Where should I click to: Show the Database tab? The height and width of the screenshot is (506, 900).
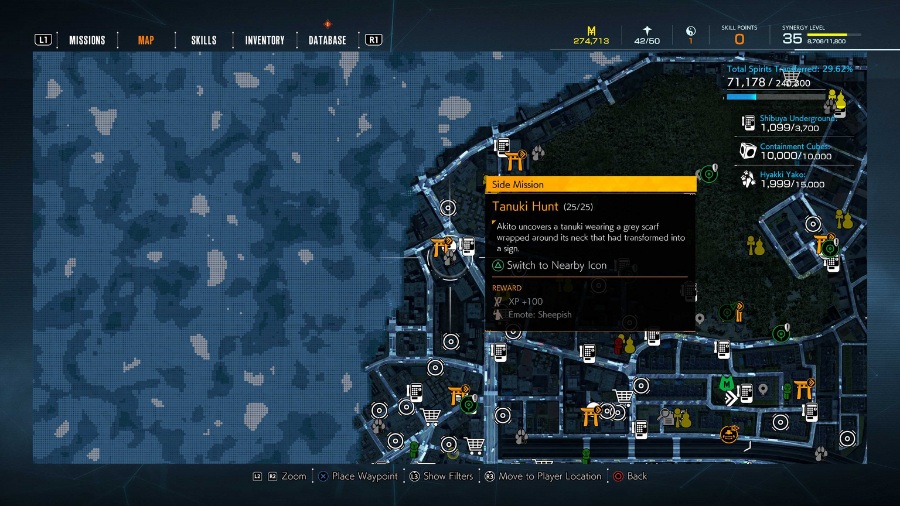pyautogui.click(x=328, y=40)
